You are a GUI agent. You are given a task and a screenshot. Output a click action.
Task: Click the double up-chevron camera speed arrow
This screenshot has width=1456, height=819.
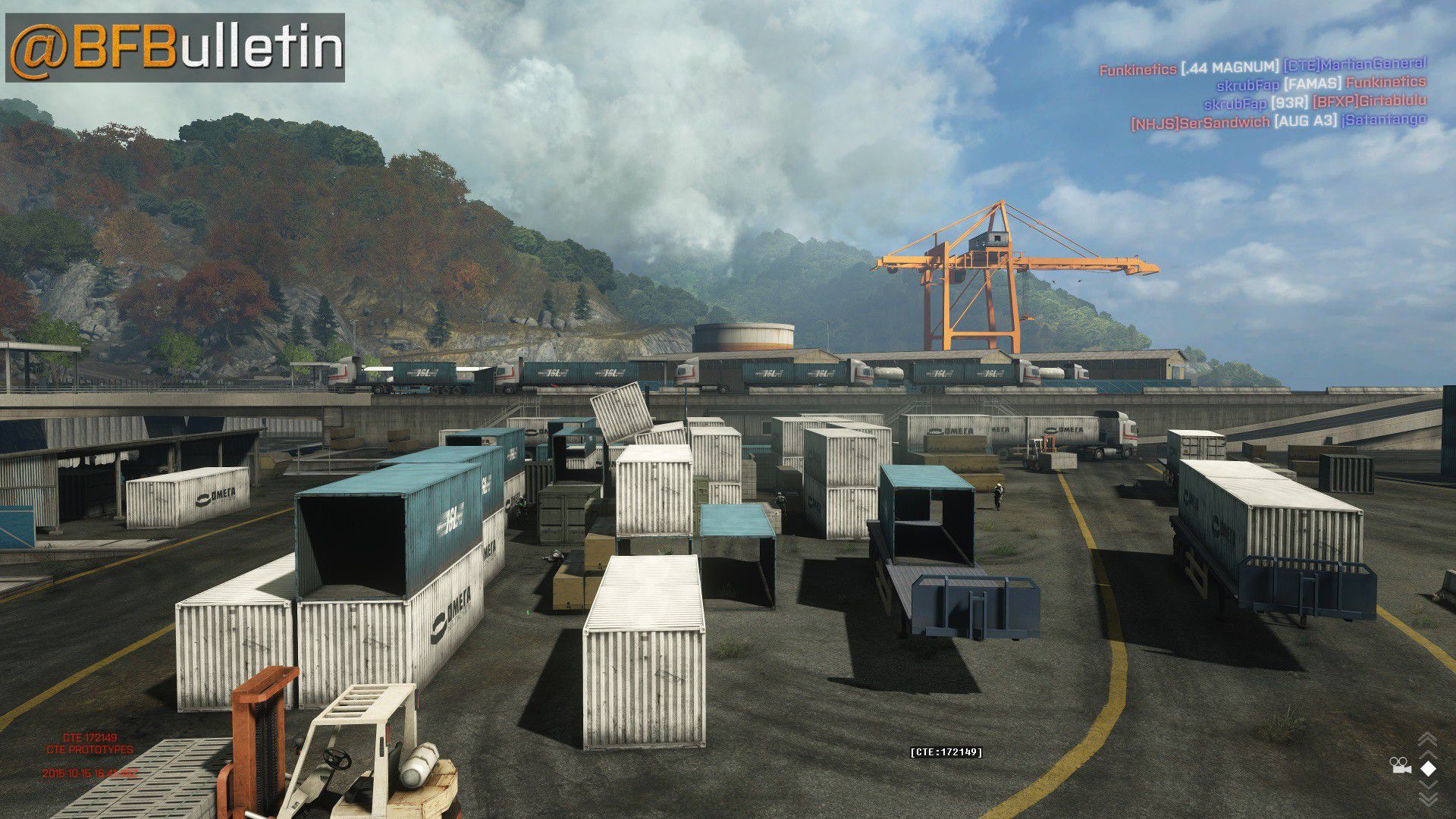tap(1427, 739)
